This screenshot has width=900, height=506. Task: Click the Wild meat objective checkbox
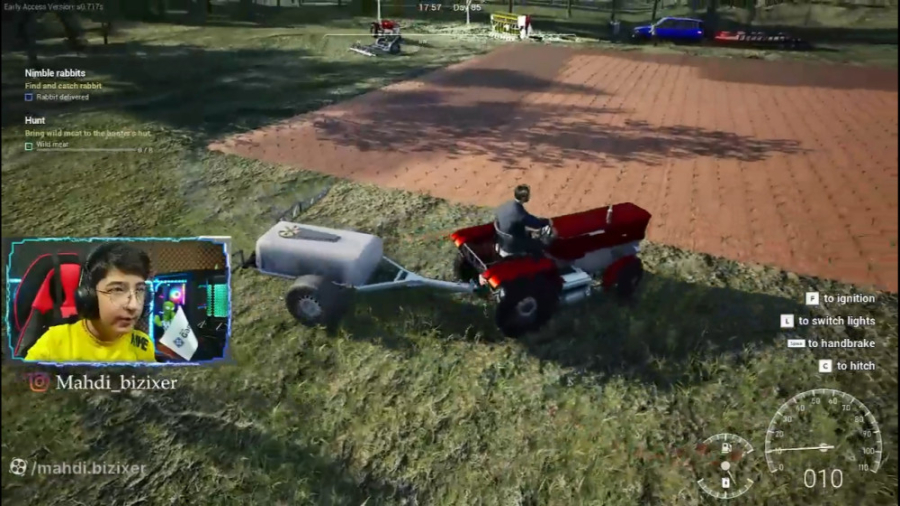[29, 145]
